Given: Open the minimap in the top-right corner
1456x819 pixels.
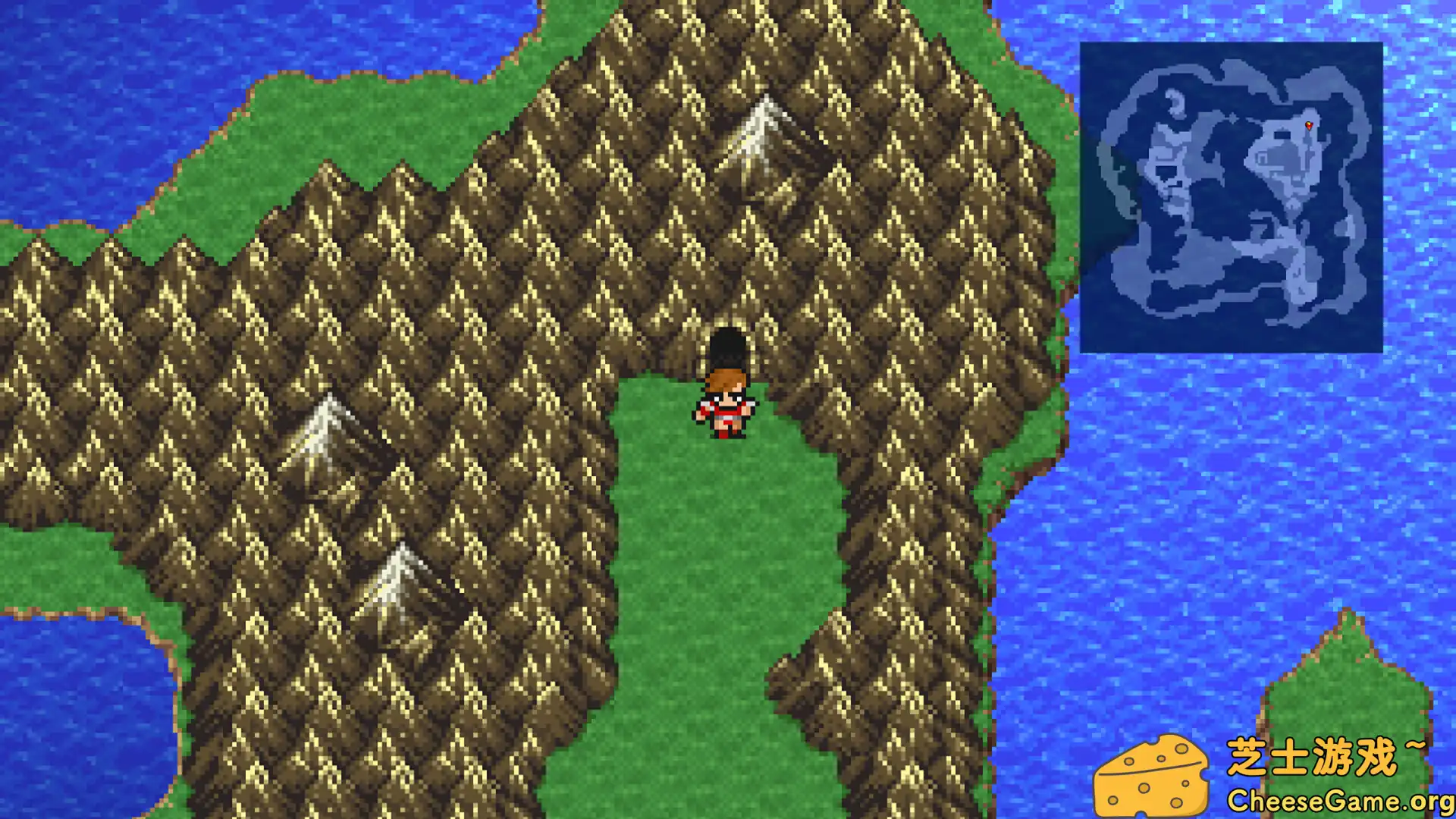Looking at the screenshot, I should (x=1232, y=197).
